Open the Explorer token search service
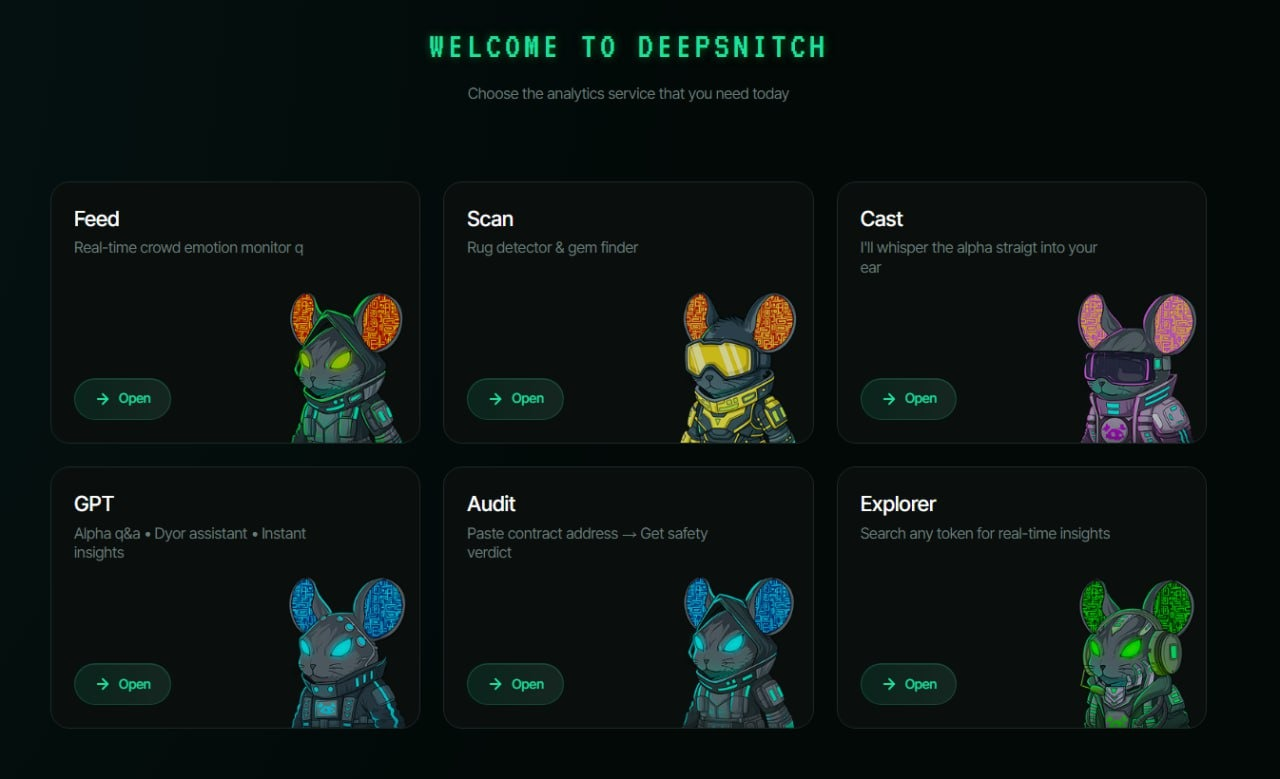The image size is (1280, 779). click(x=908, y=684)
